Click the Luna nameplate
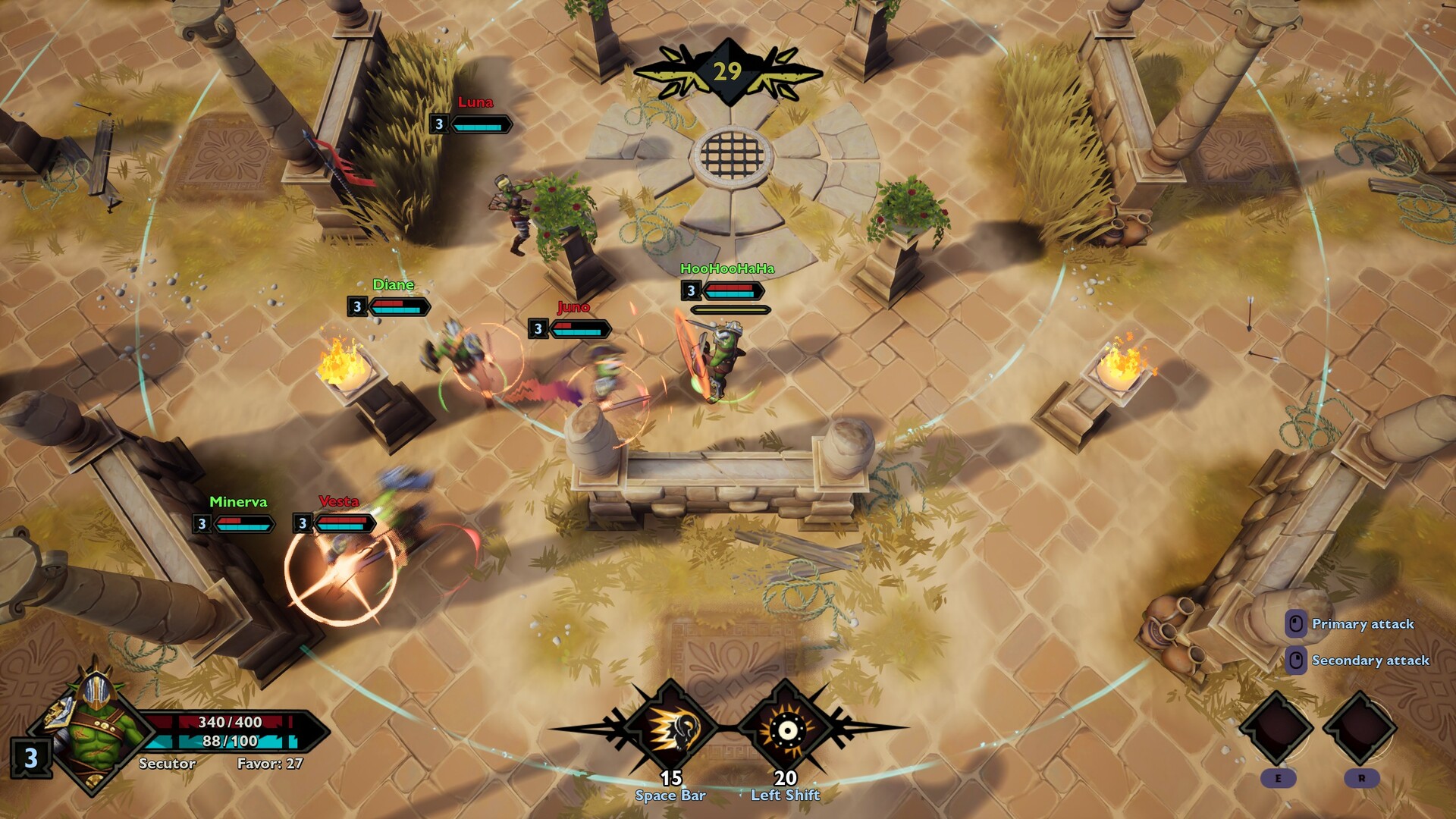Viewport: 1456px width, 819px height. (x=475, y=103)
